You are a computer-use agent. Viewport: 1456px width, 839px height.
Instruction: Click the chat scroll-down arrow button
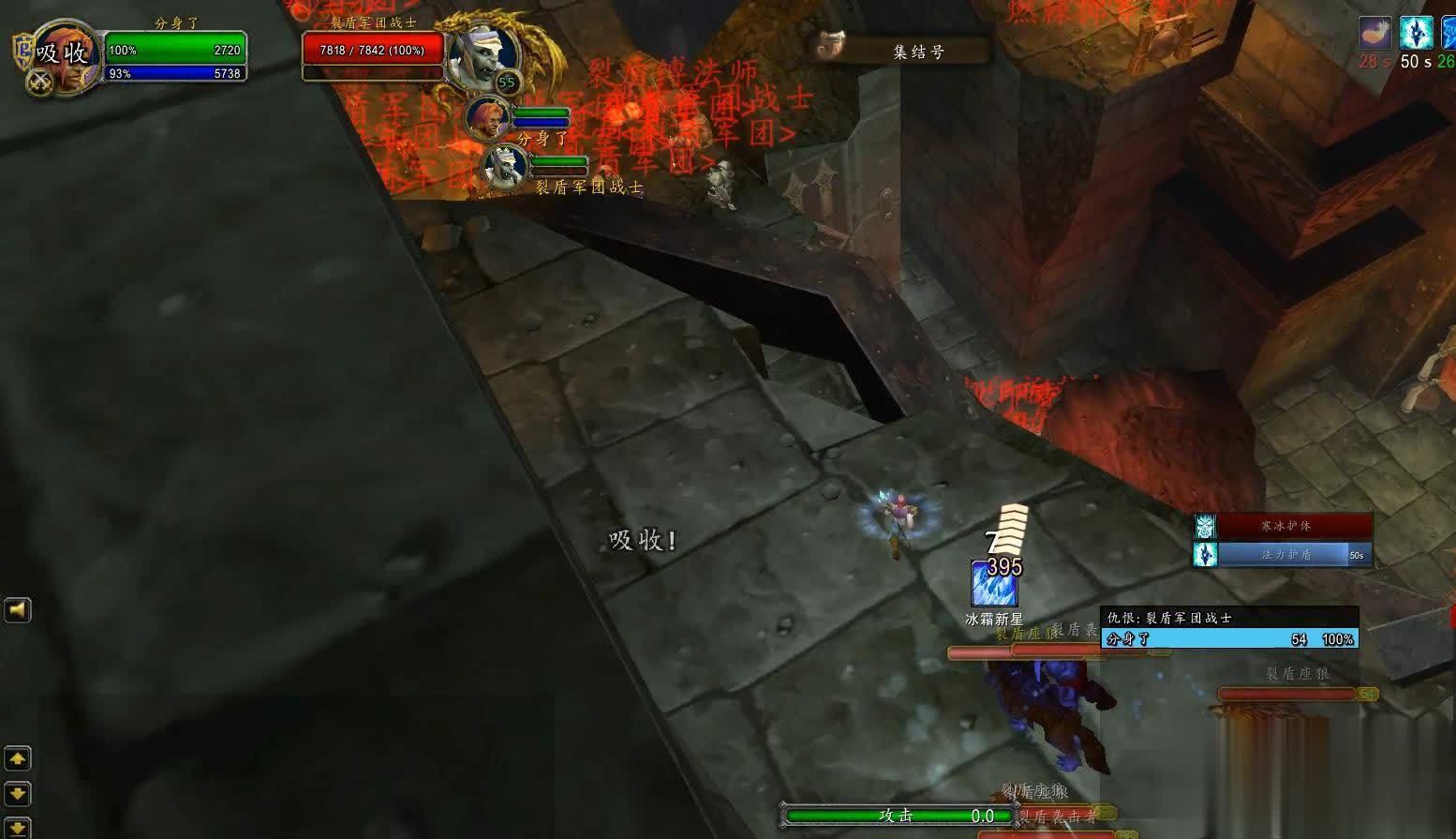pyautogui.click(x=18, y=793)
